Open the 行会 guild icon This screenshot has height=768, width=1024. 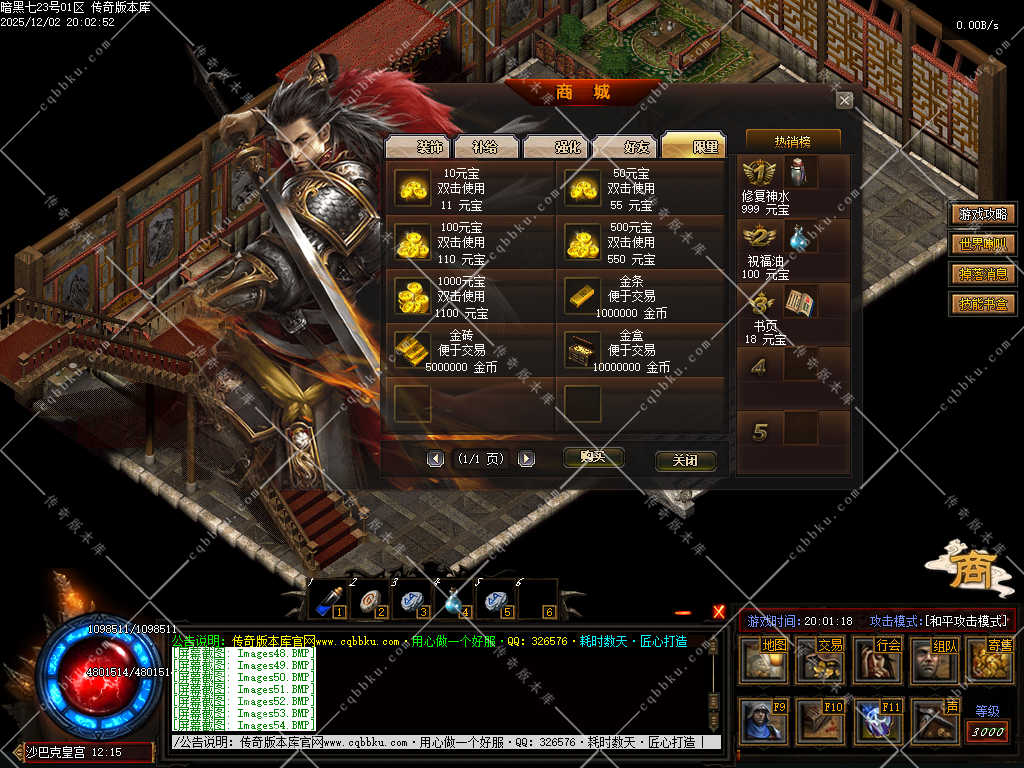878,660
